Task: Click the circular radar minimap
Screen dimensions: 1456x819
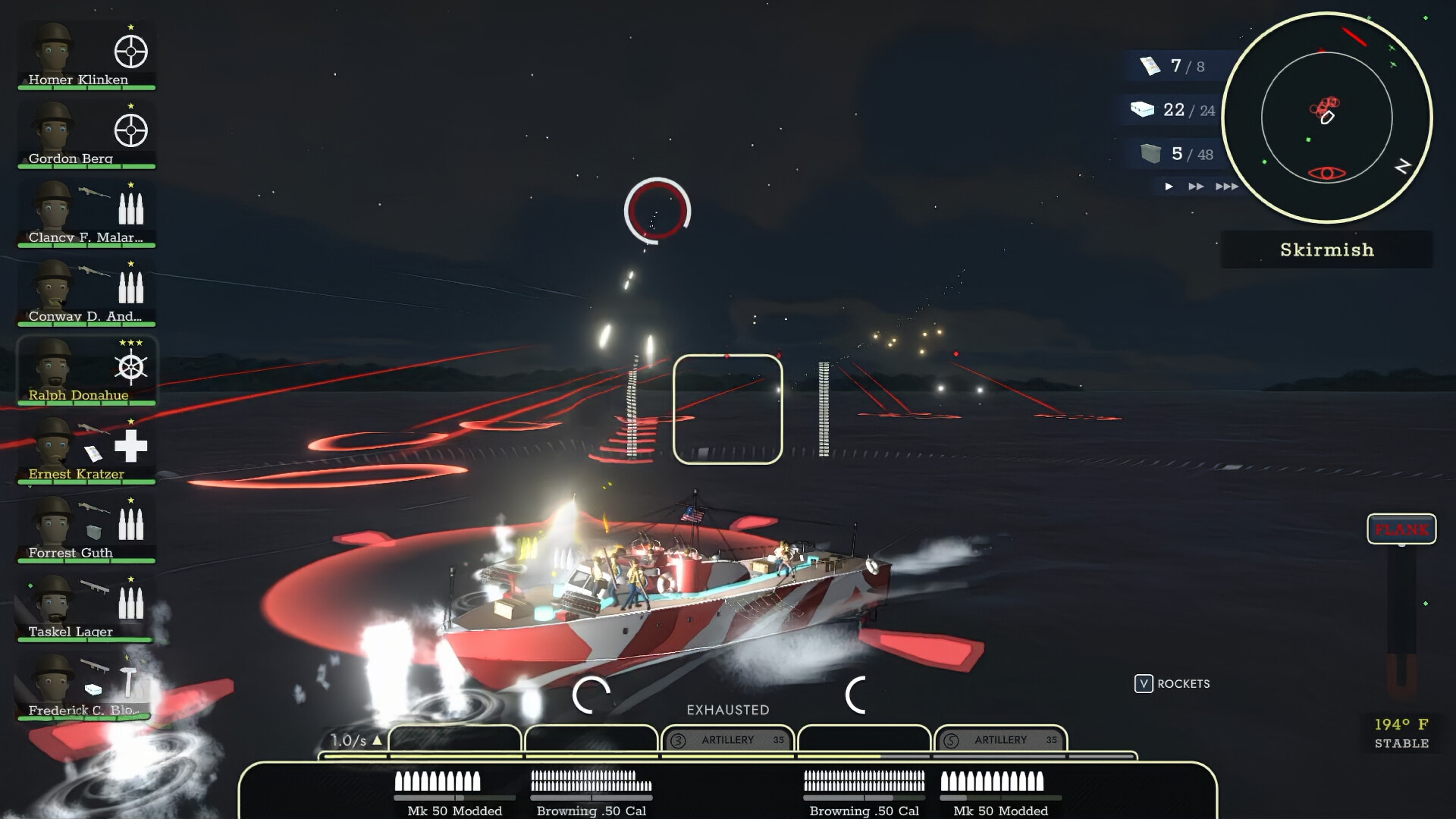Action: tap(1326, 118)
